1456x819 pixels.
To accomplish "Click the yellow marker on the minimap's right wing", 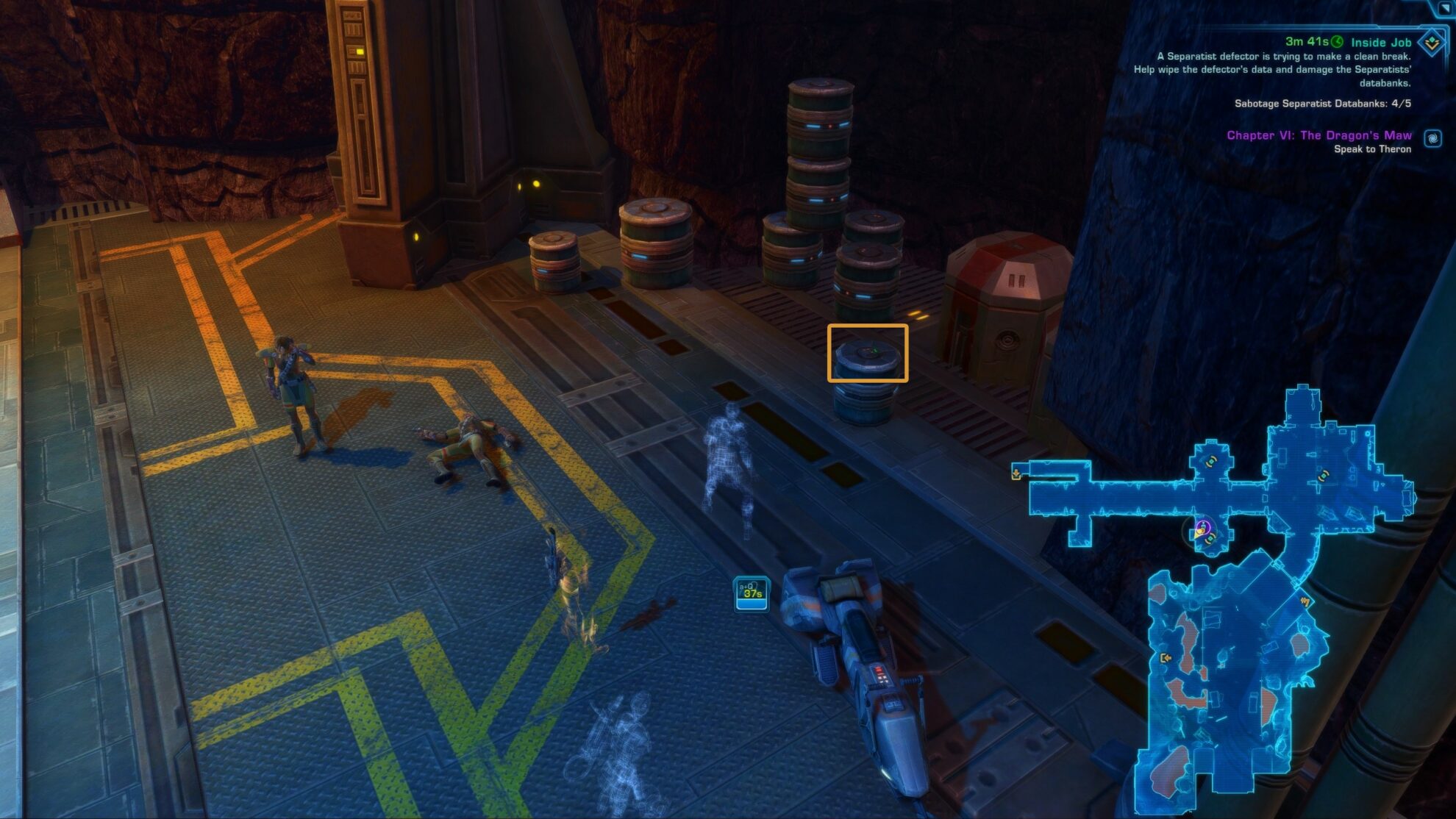I will pos(1324,476).
